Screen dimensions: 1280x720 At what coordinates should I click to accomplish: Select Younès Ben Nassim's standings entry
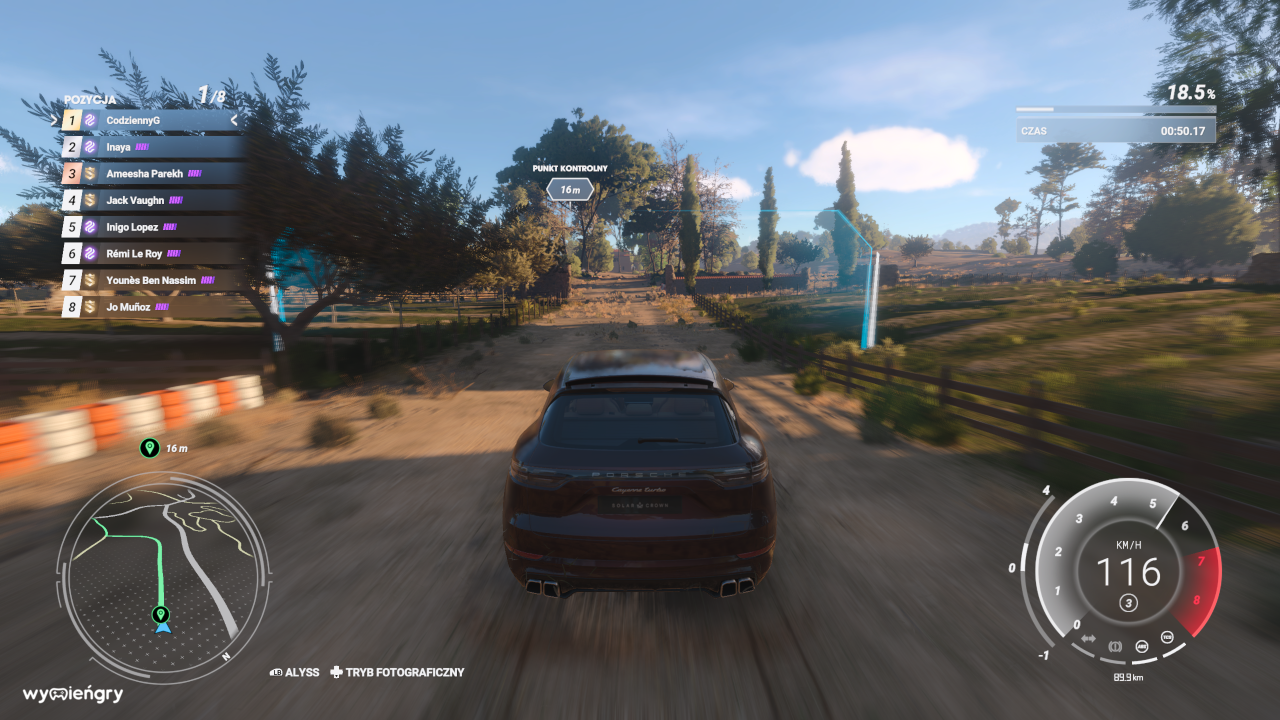pyautogui.click(x=150, y=280)
